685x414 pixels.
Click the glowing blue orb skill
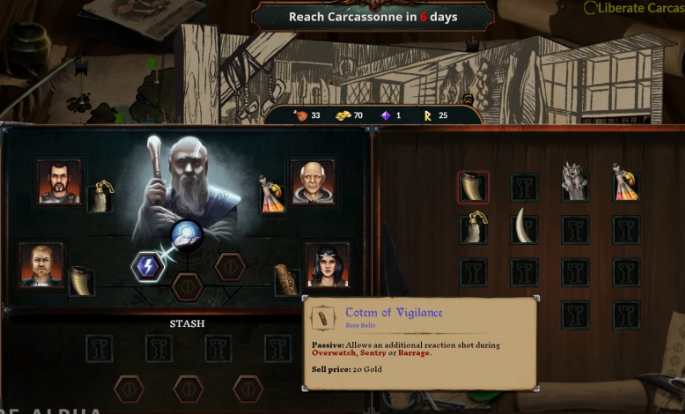pos(187,235)
